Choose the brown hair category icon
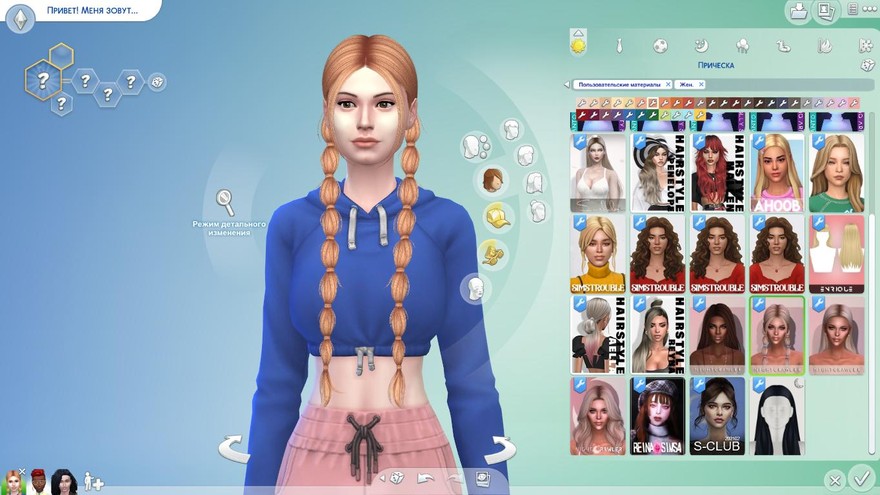 coord(493,180)
